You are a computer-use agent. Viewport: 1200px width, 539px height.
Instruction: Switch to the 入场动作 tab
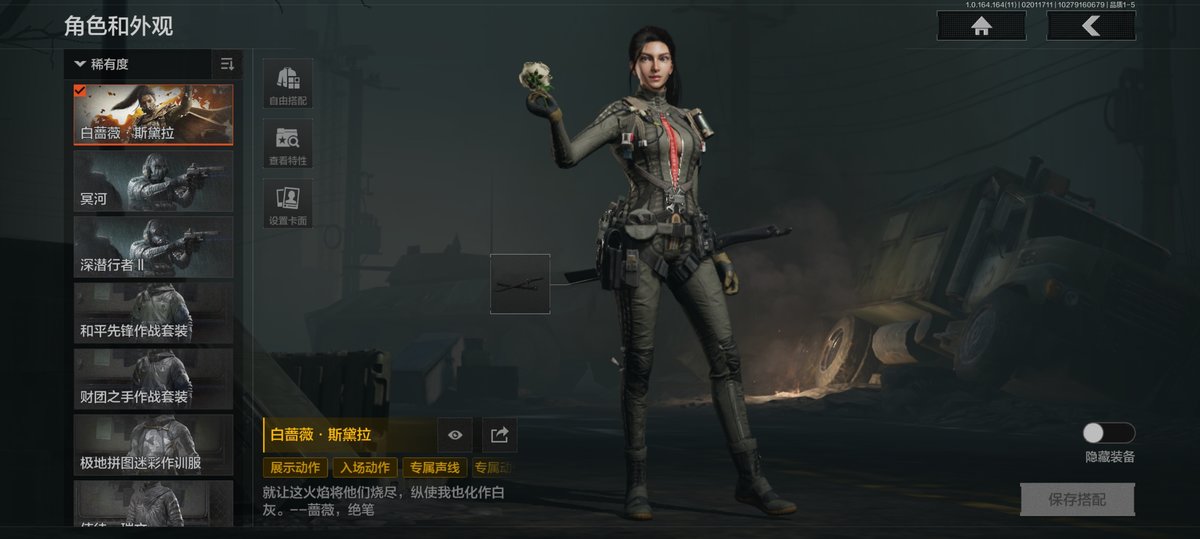[364, 468]
